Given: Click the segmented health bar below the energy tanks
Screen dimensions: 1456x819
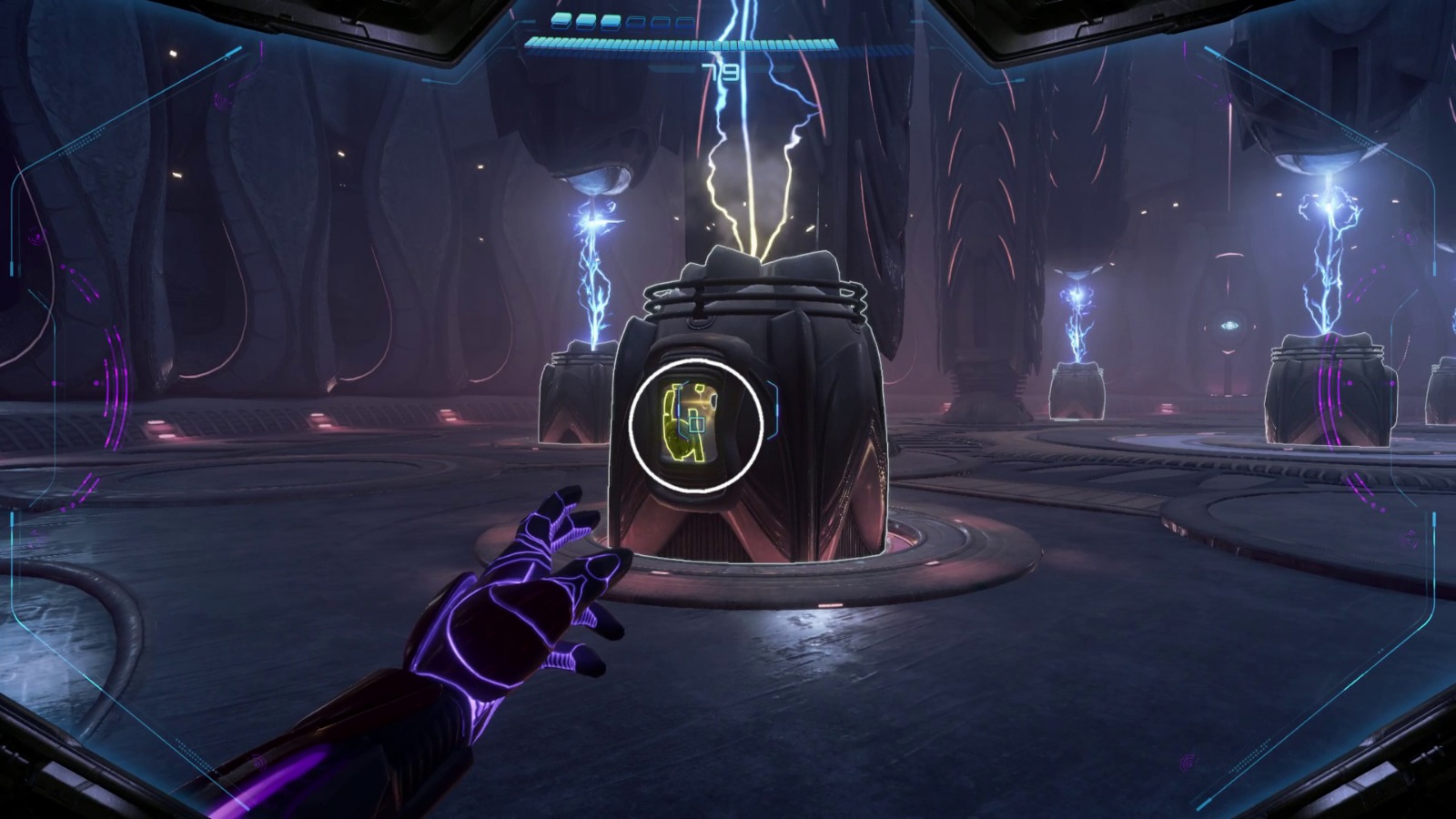Looking at the screenshot, I should pos(682,43).
